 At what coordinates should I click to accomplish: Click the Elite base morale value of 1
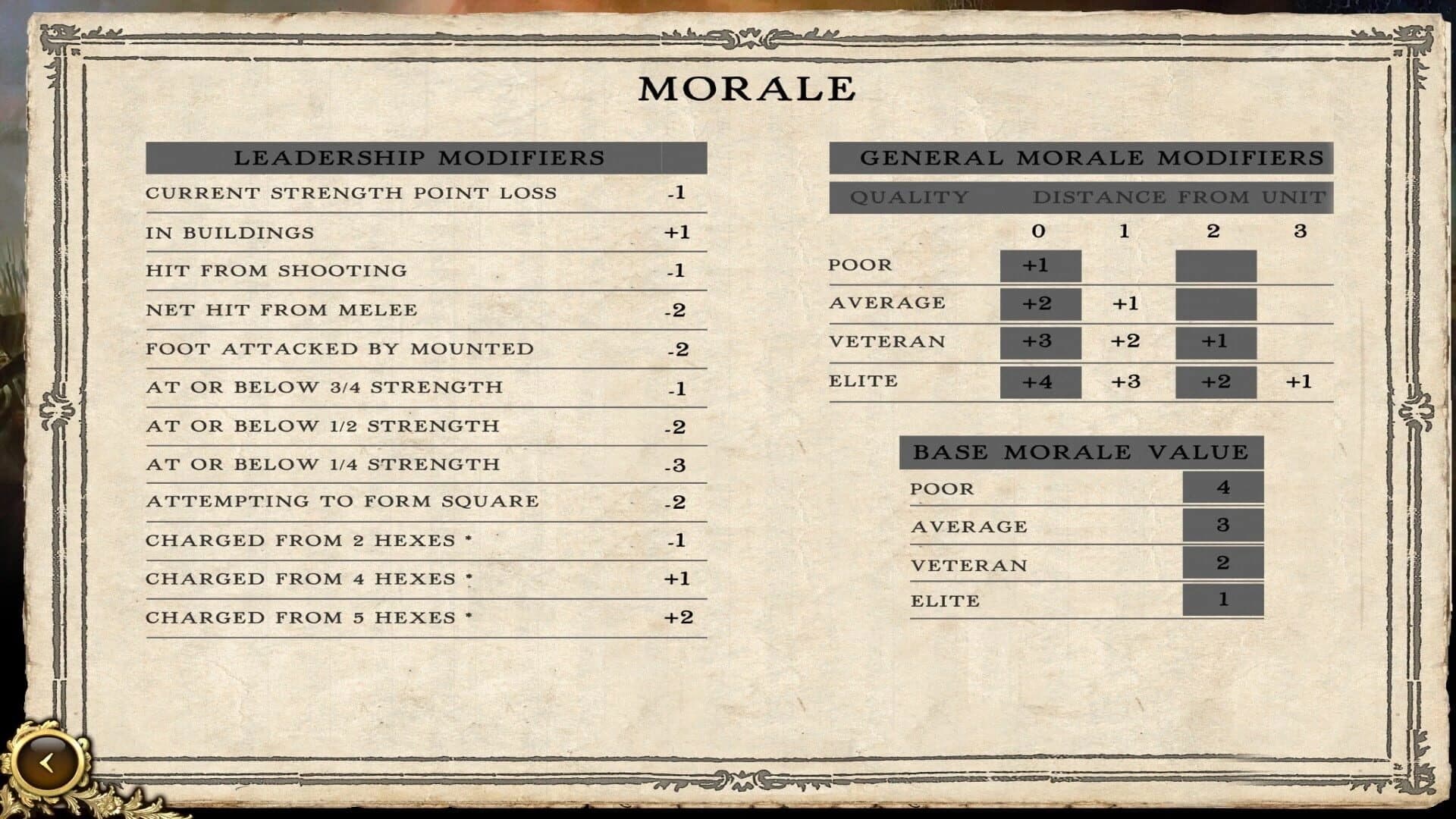pyautogui.click(x=1223, y=601)
